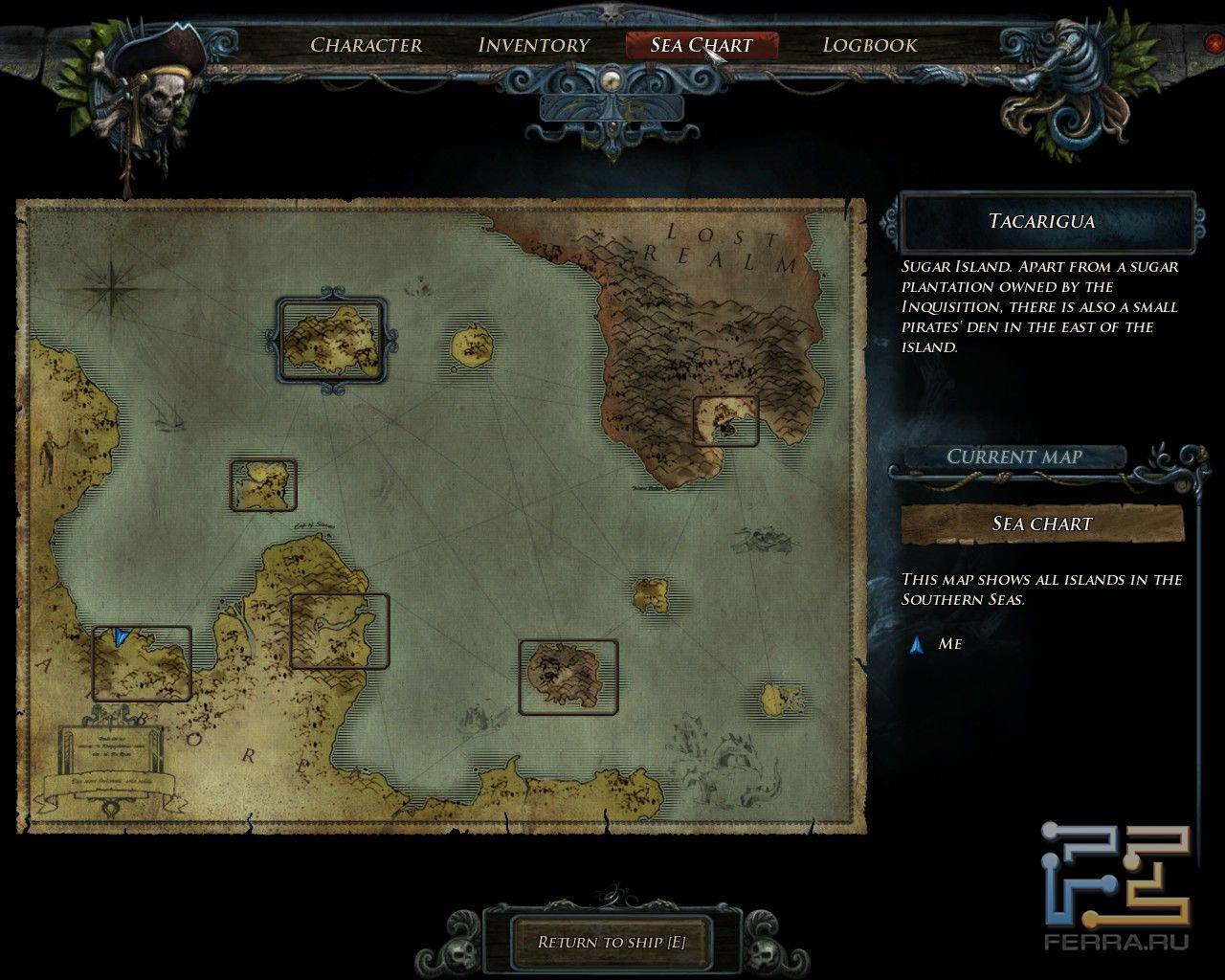
Task: Click the Return to ship button
Action: click(x=612, y=942)
